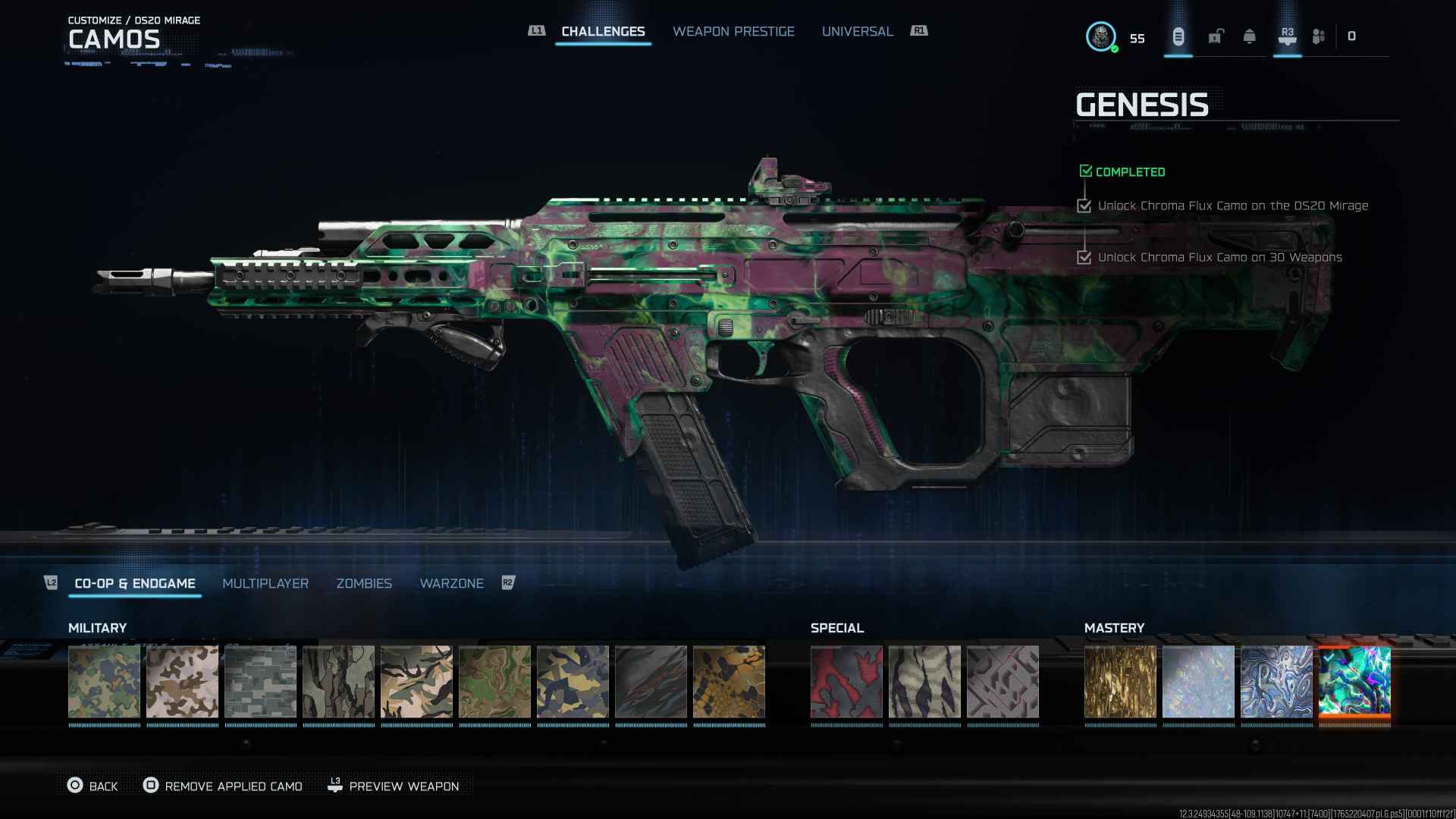Select the Co-op & Endgame category
Viewport: 1456px width, 819px height.
(x=135, y=583)
